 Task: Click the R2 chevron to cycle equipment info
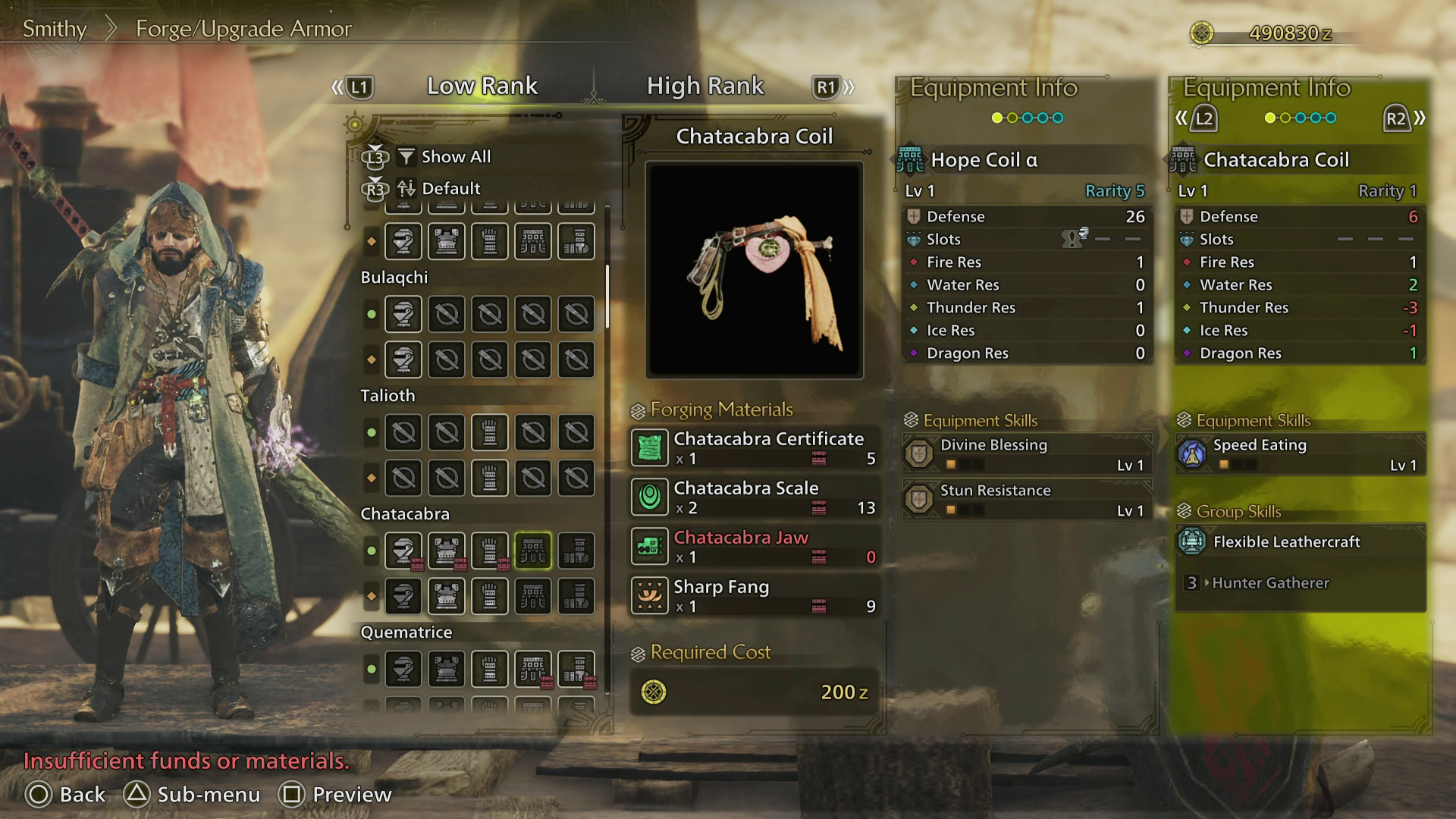click(1402, 118)
